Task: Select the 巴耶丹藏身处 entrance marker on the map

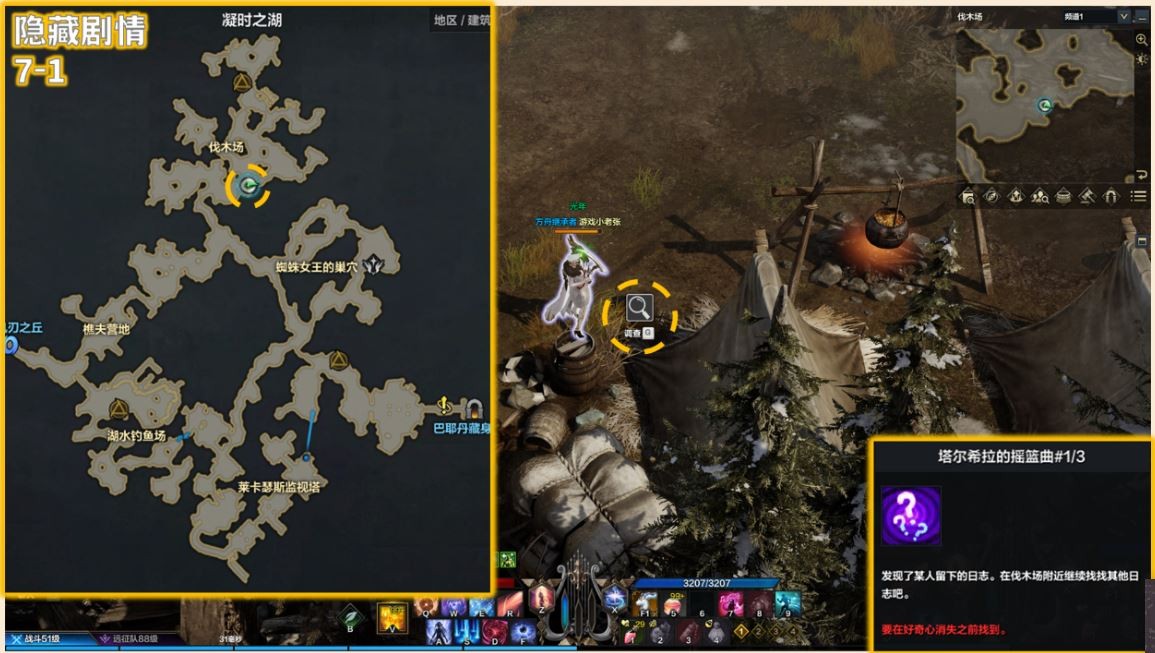Action: click(471, 407)
